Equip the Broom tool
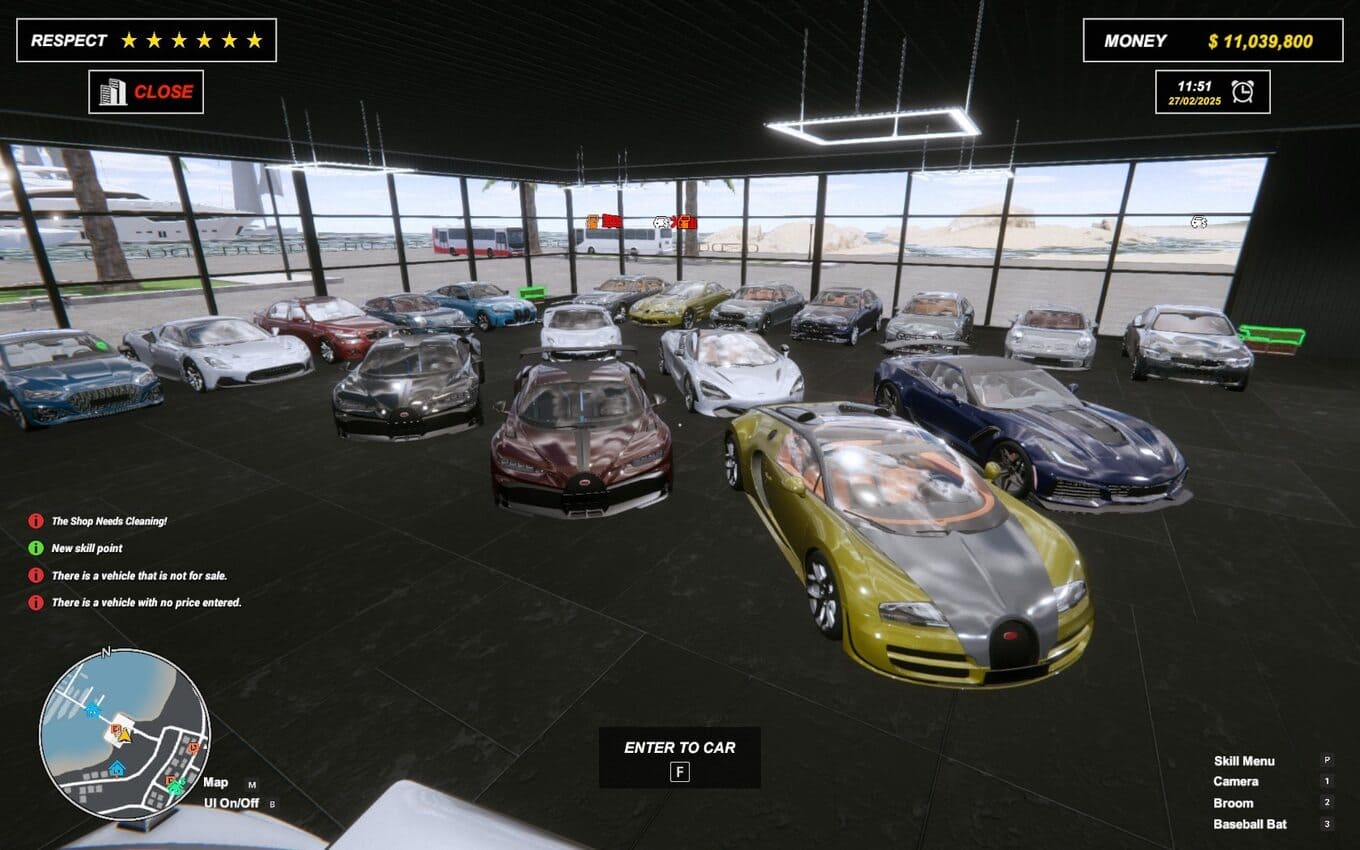Screen dimensions: 1360x850 (x=1233, y=803)
